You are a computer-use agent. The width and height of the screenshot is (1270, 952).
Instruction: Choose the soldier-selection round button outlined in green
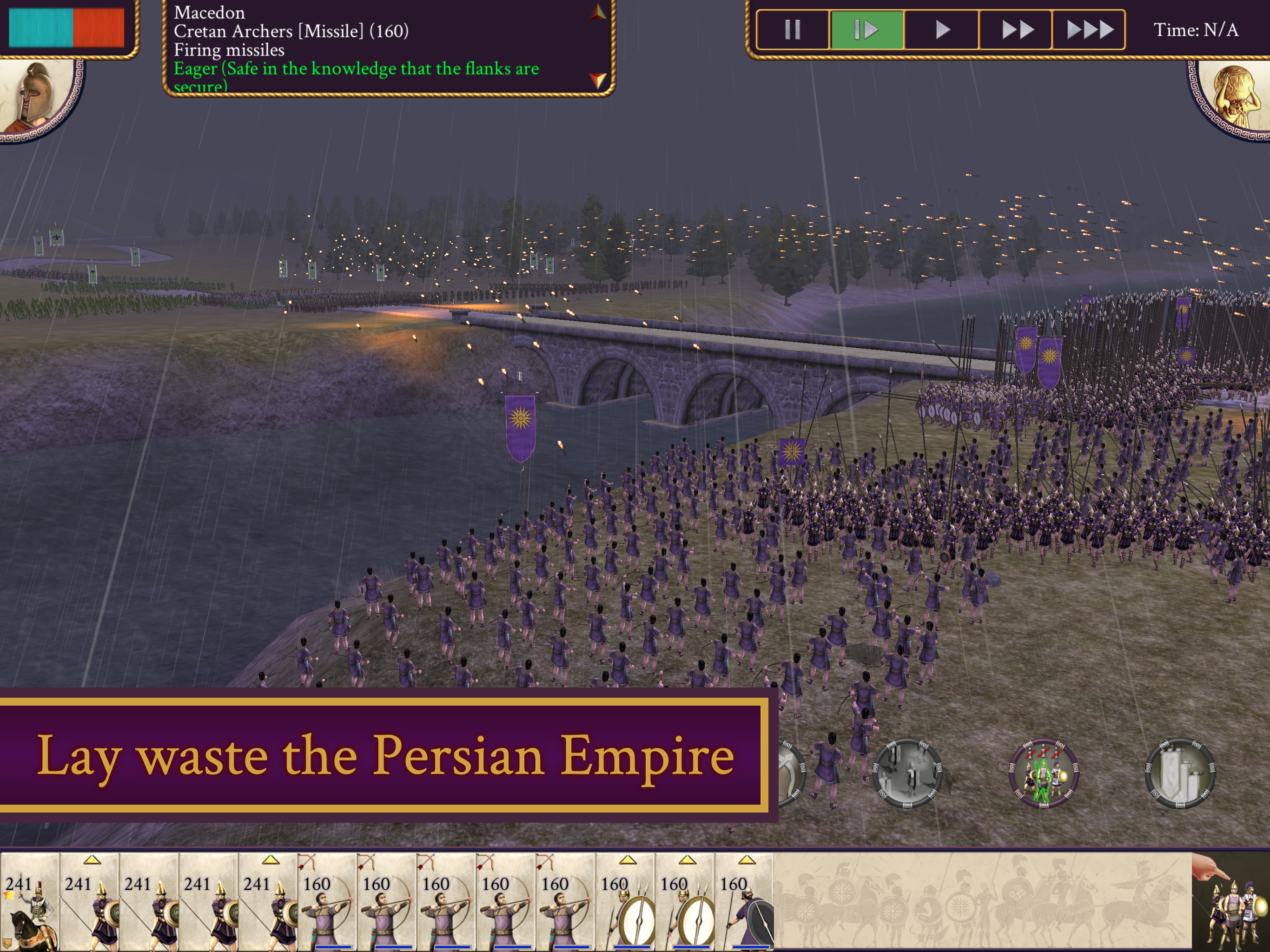tap(1044, 773)
